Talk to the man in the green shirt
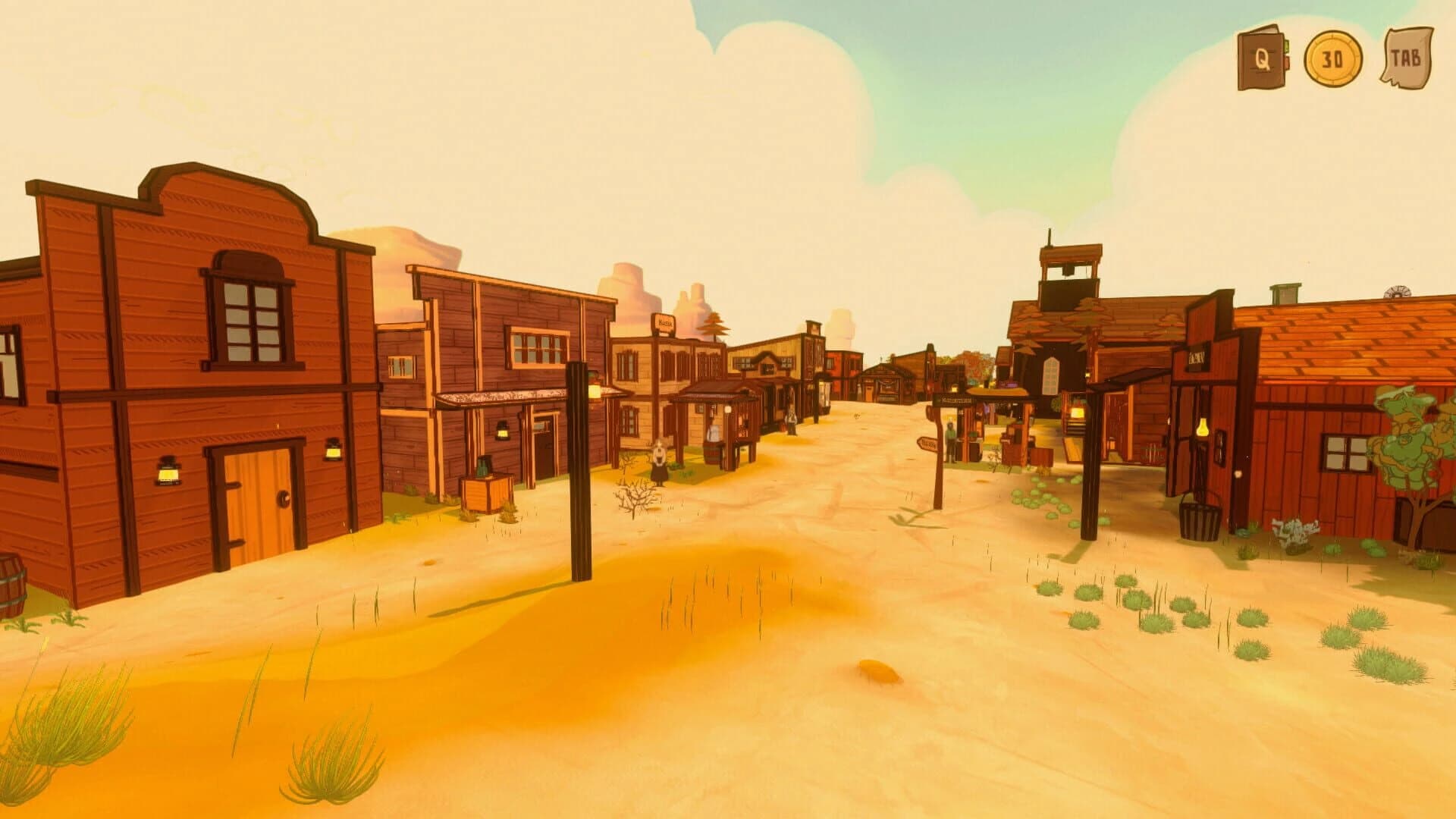Image resolution: width=1456 pixels, height=819 pixels. click(950, 440)
